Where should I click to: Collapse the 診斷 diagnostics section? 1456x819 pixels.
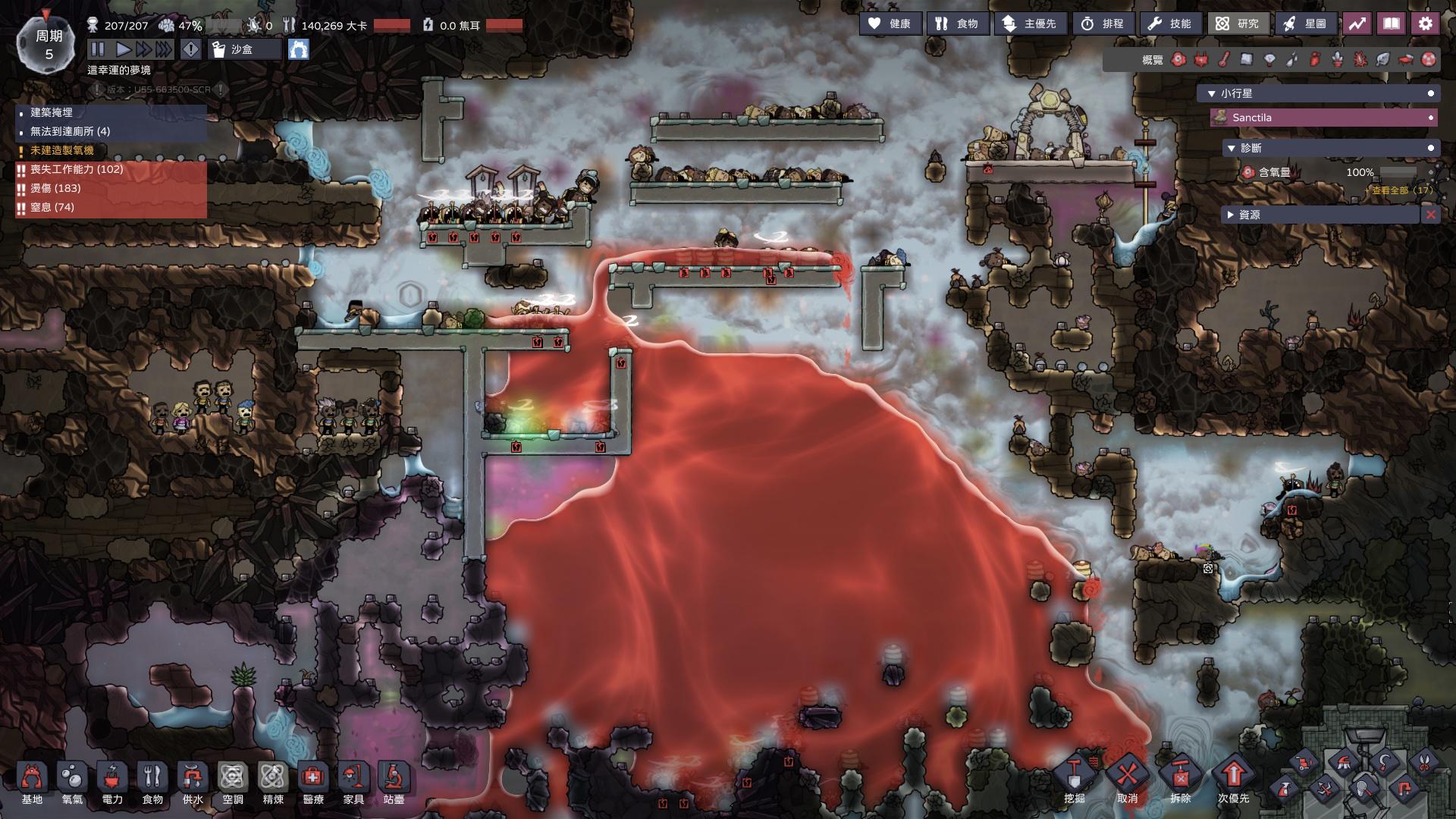(x=1232, y=148)
